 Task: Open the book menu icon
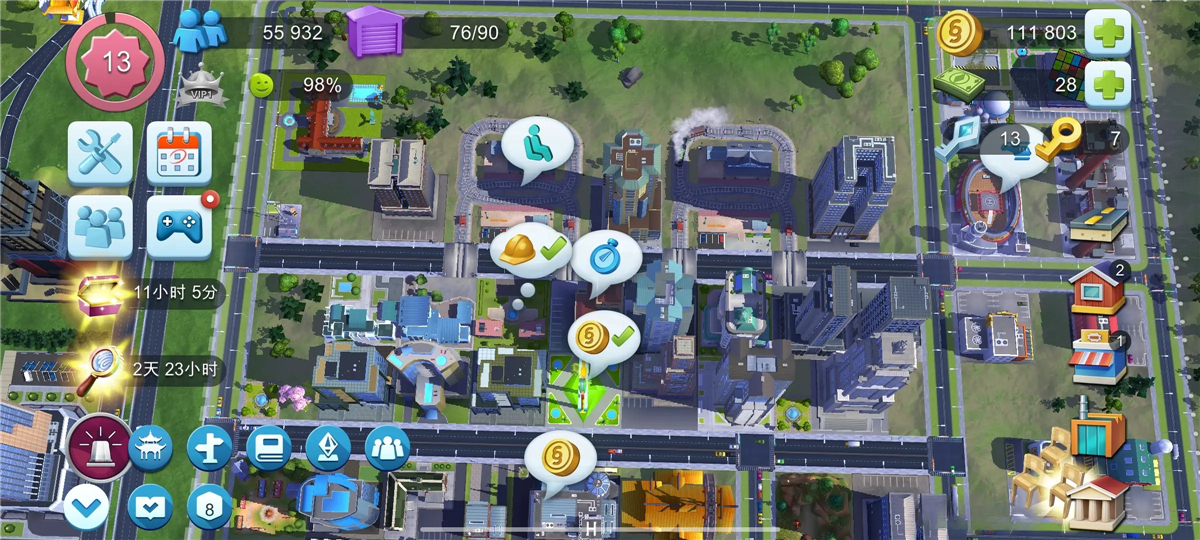tap(268, 447)
